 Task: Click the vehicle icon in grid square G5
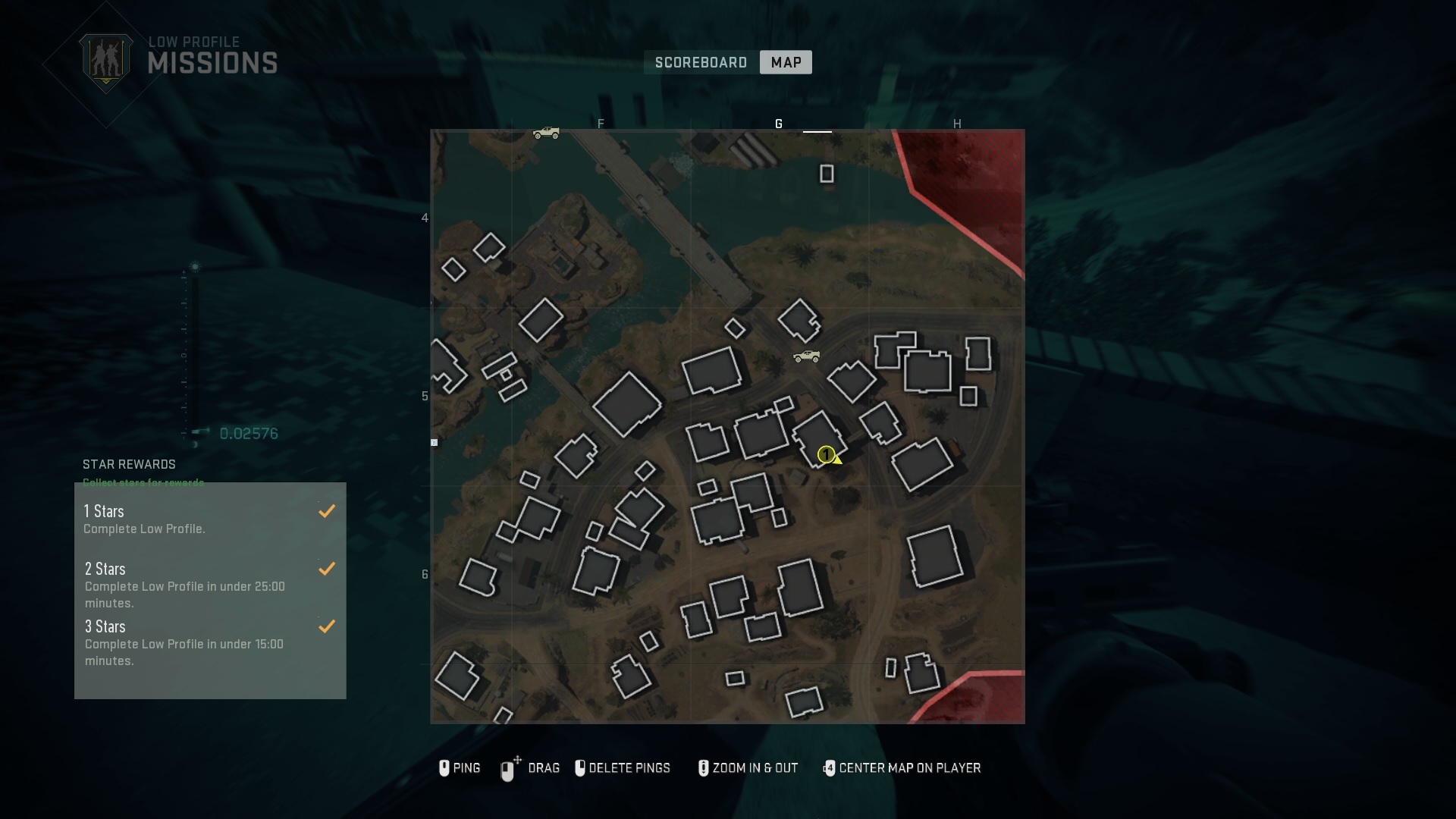tap(806, 356)
